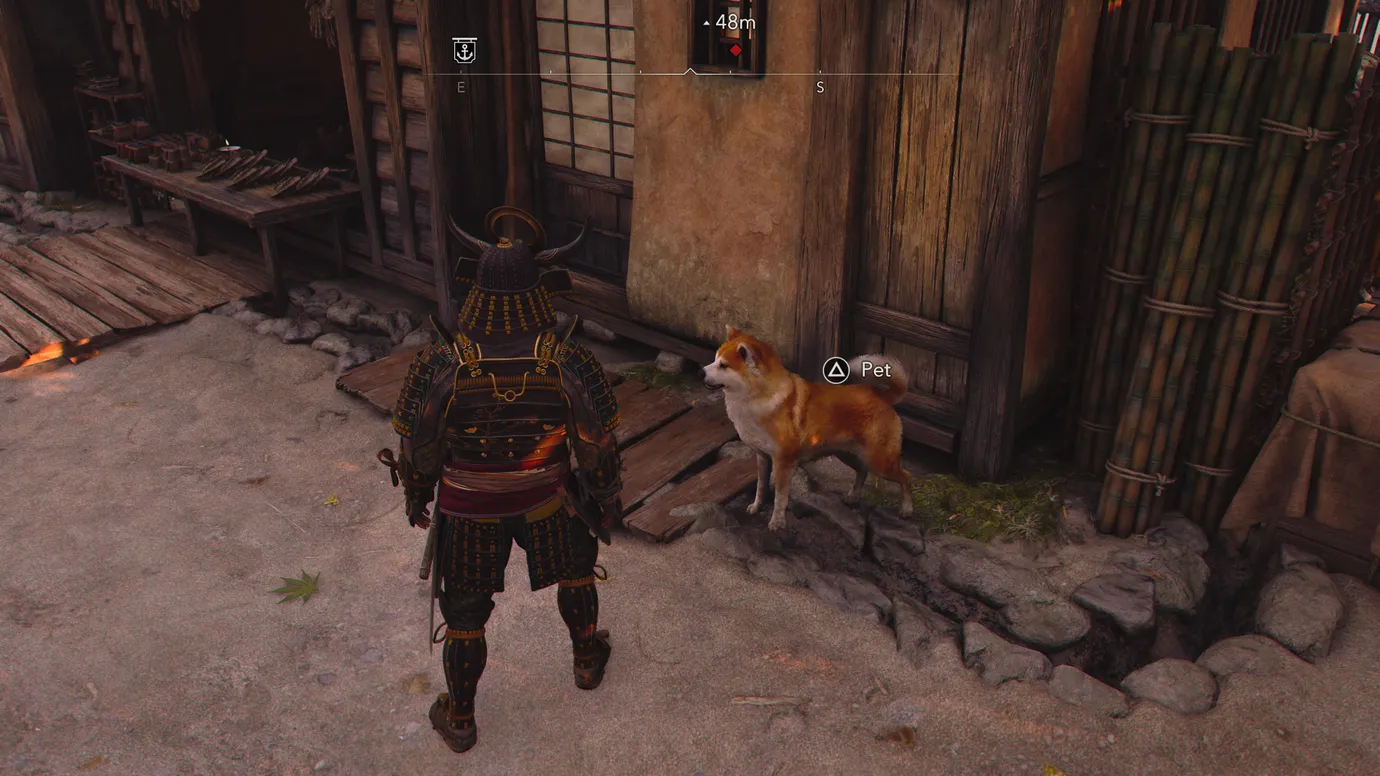Select the anchor marker on the compass
The height and width of the screenshot is (776, 1380).
[464, 51]
